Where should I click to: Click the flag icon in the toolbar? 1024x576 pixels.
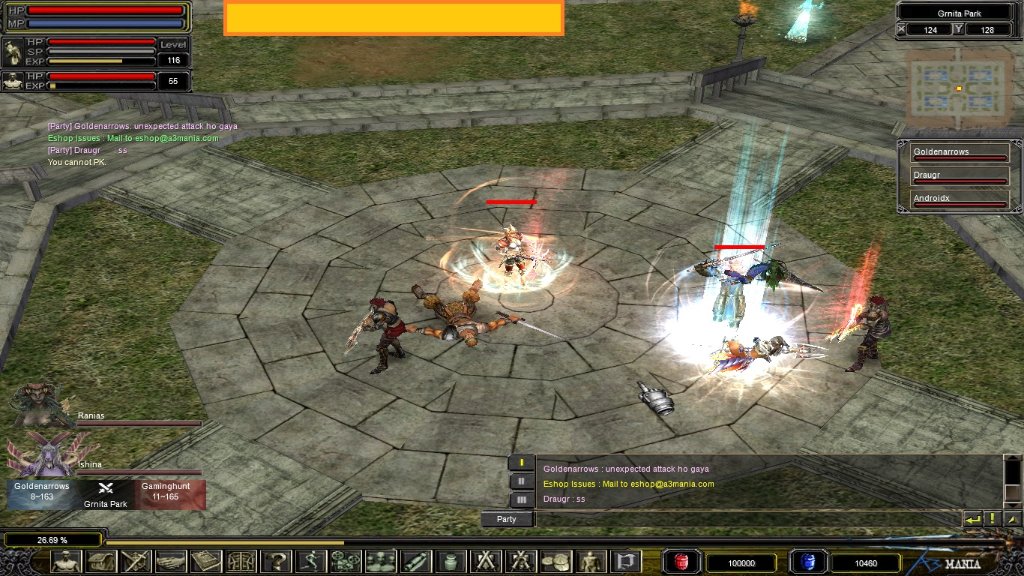(626, 562)
